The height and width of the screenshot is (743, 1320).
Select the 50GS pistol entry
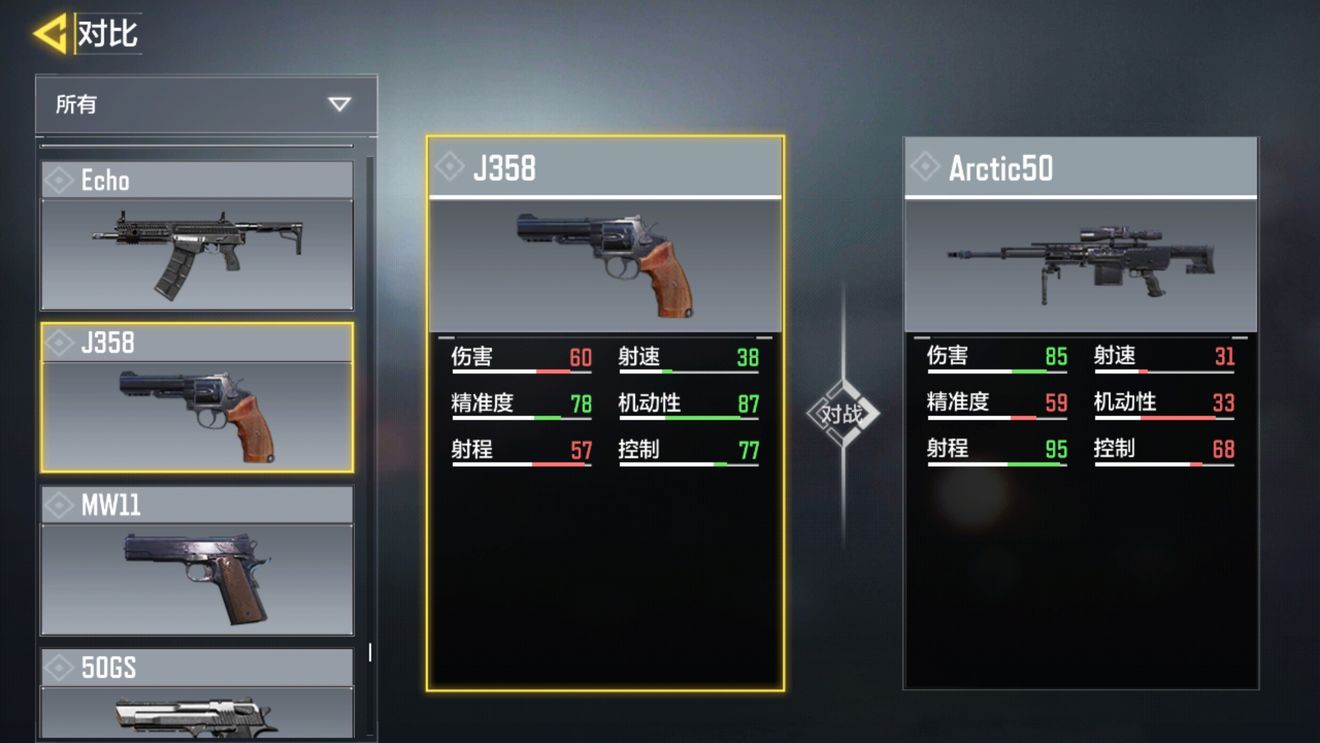[x=197, y=695]
